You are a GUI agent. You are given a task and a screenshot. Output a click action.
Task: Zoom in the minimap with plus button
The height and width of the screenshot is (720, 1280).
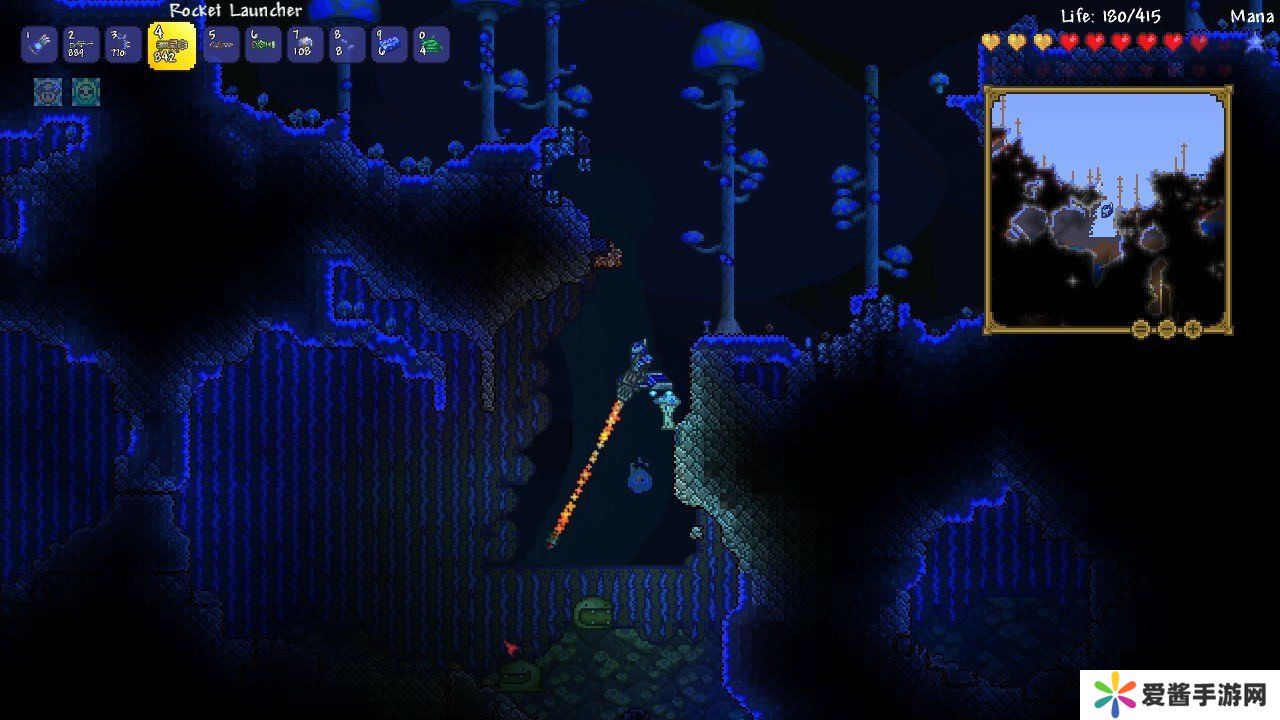point(1193,329)
